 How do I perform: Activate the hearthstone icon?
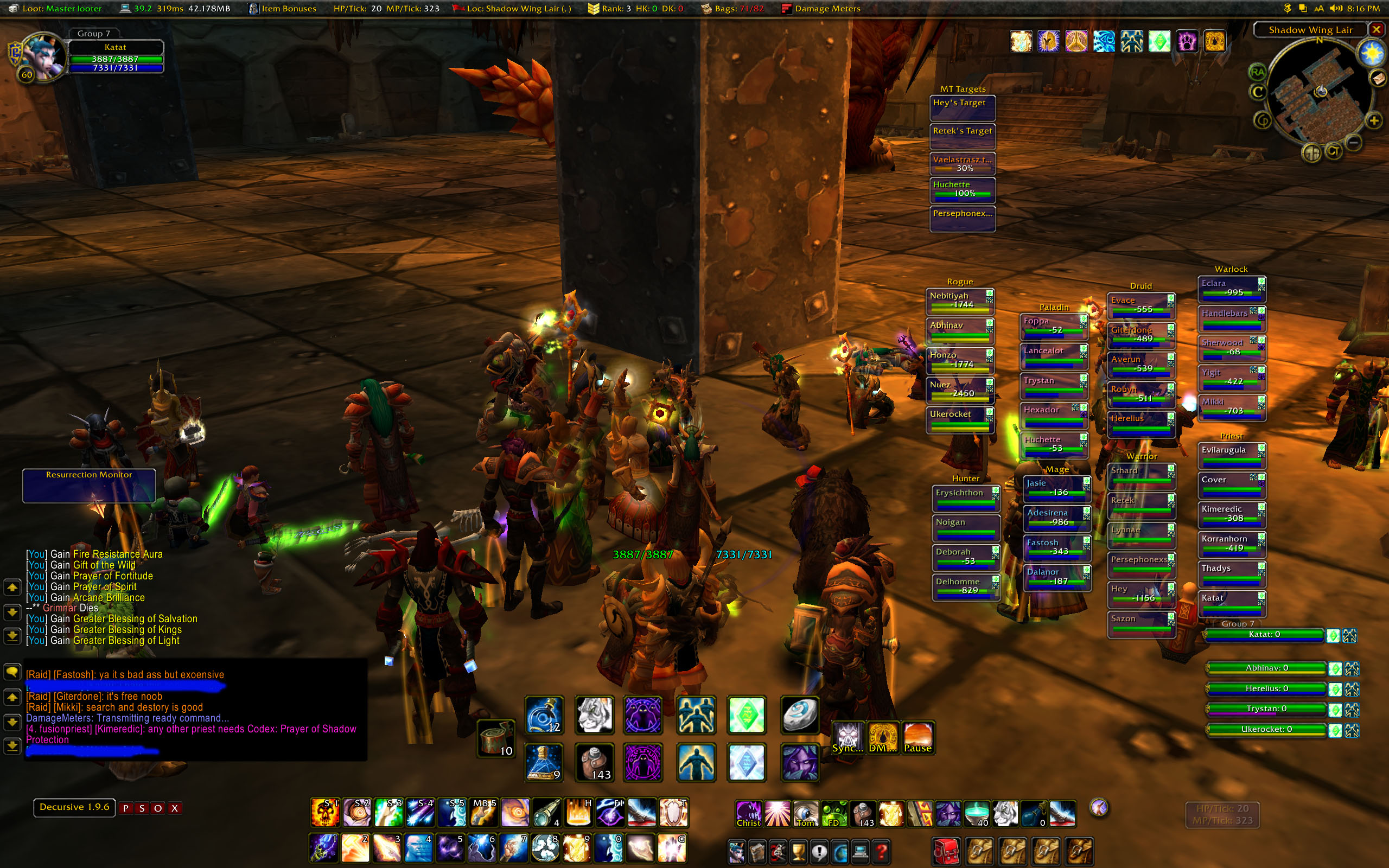click(800, 714)
